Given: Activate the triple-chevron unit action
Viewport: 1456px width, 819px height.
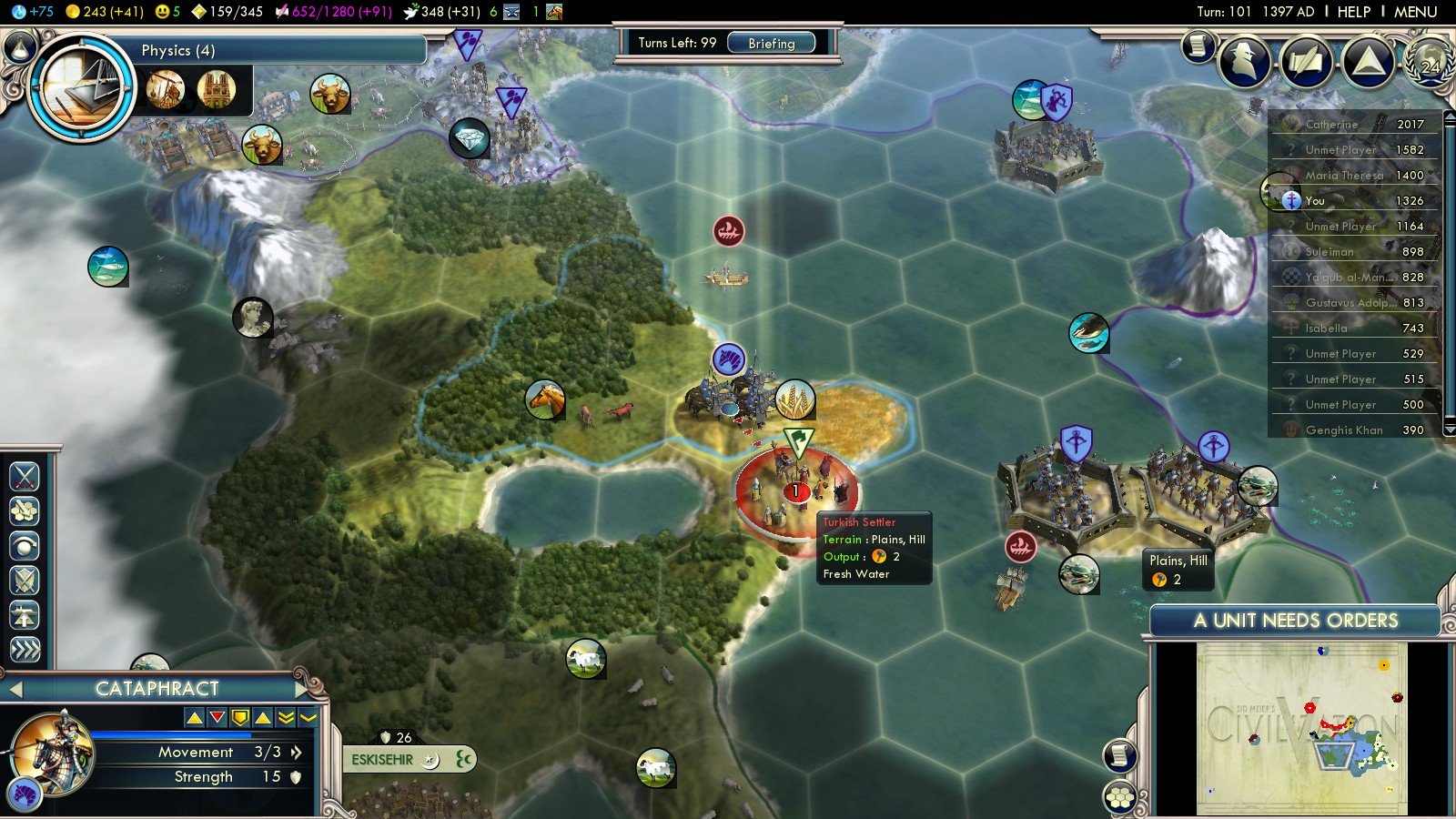Looking at the screenshot, I should point(25,649).
